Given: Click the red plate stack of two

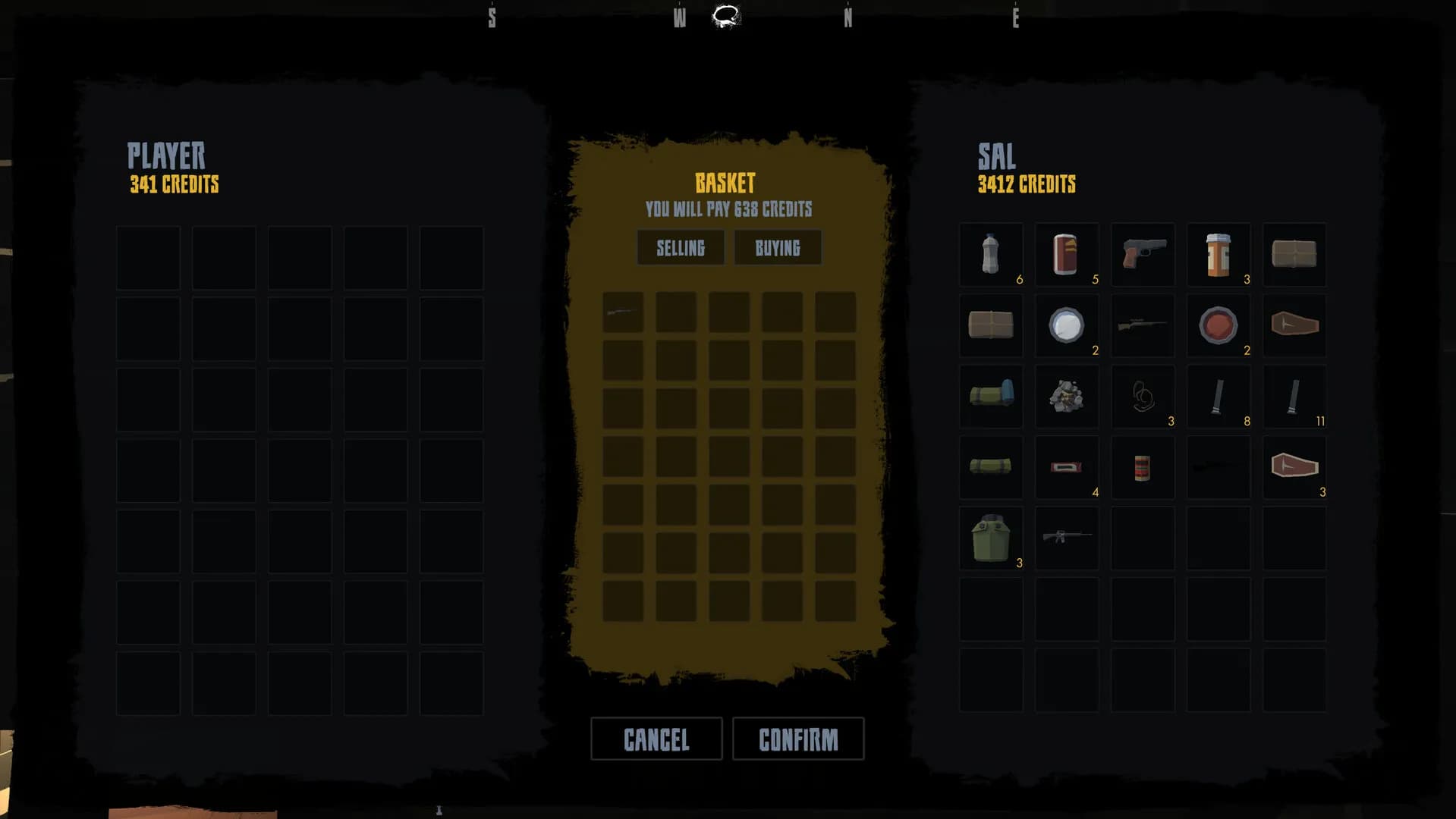Looking at the screenshot, I should point(1219,325).
